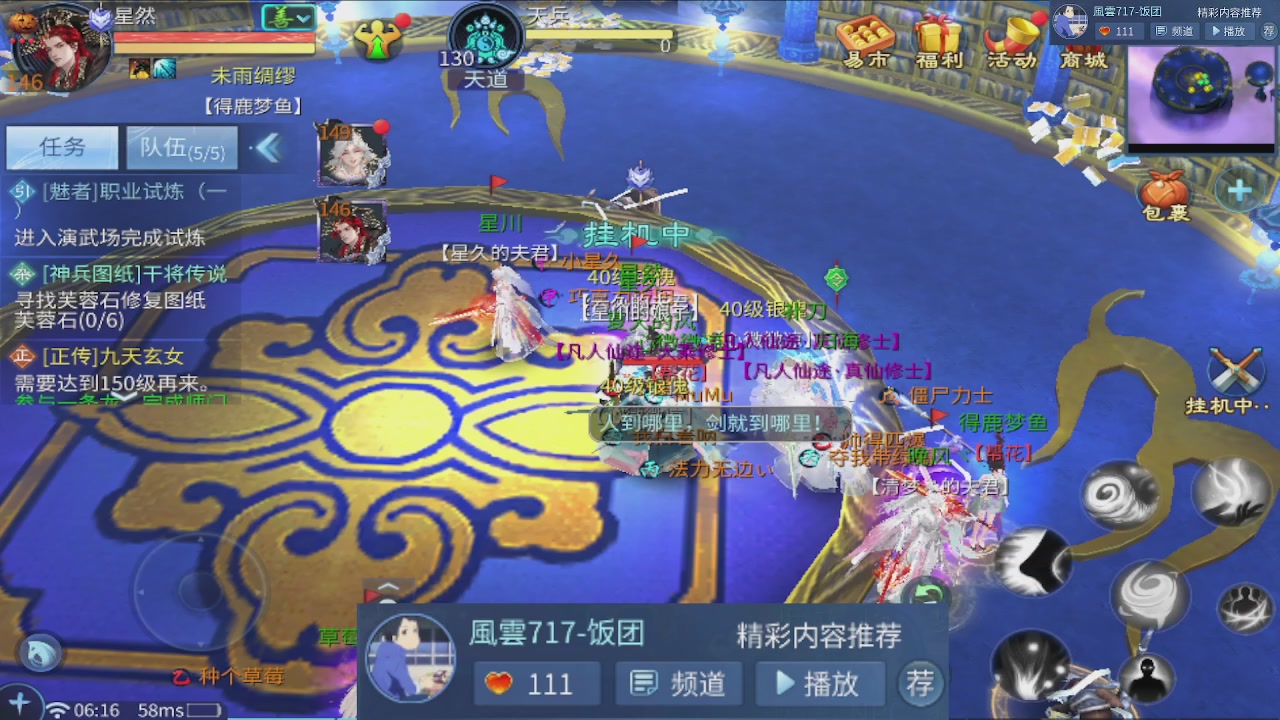Switch to the 任务 quest tab
Screen dimensions: 1280x720
pyautogui.click(x=61, y=147)
